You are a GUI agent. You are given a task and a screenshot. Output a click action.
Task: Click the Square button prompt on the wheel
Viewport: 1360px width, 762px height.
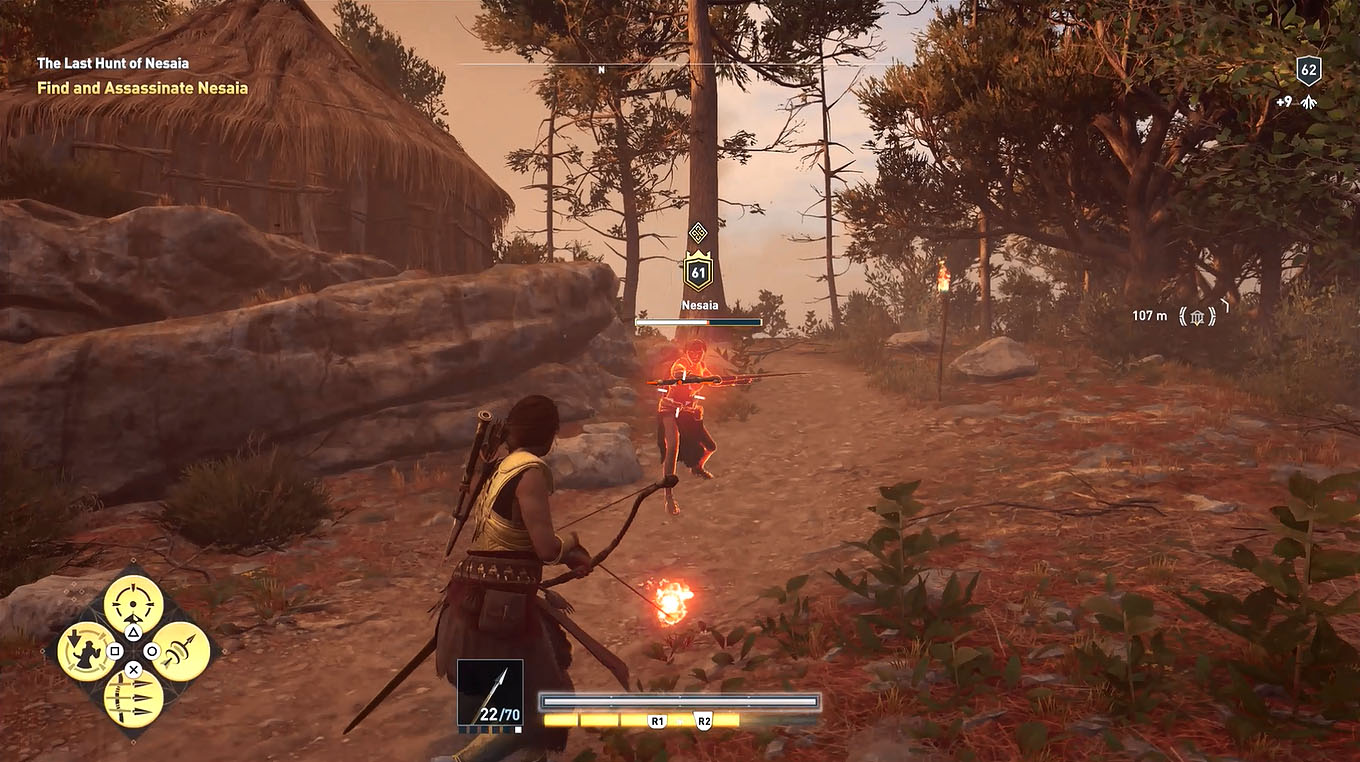click(x=114, y=651)
